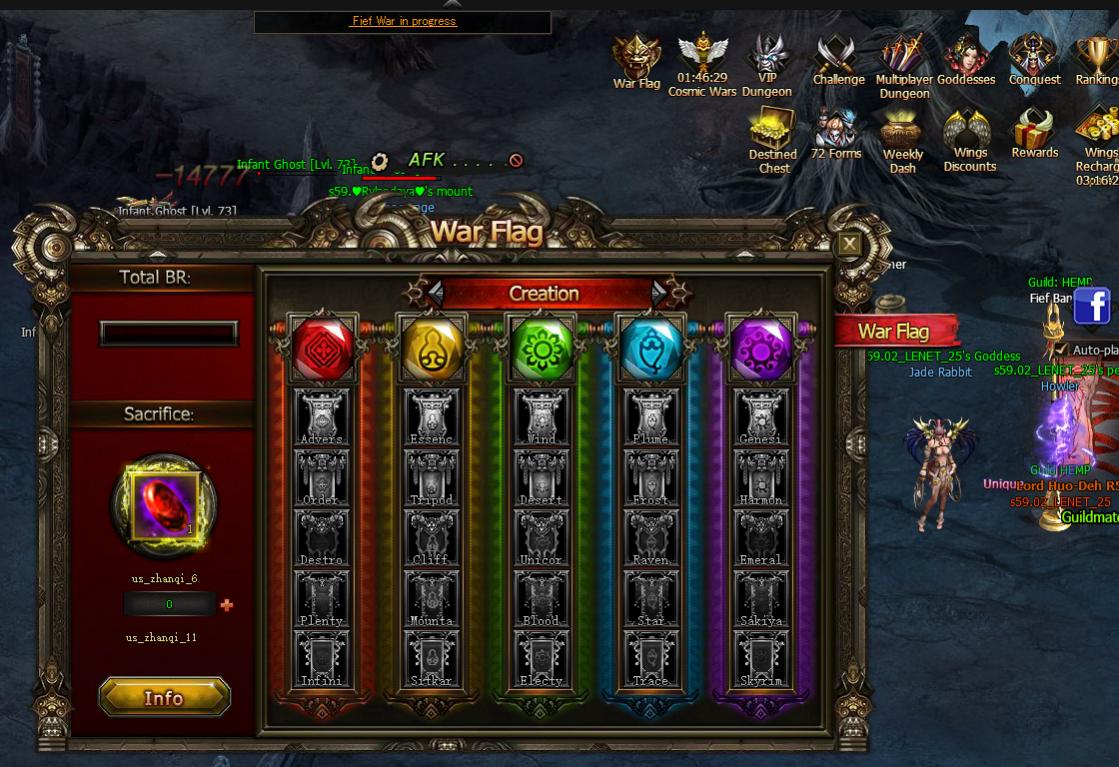Image resolution: width=1119 pixels, height=767 pixels.
Task: Open the Weekly Dash event
Action: pos(903,140)
